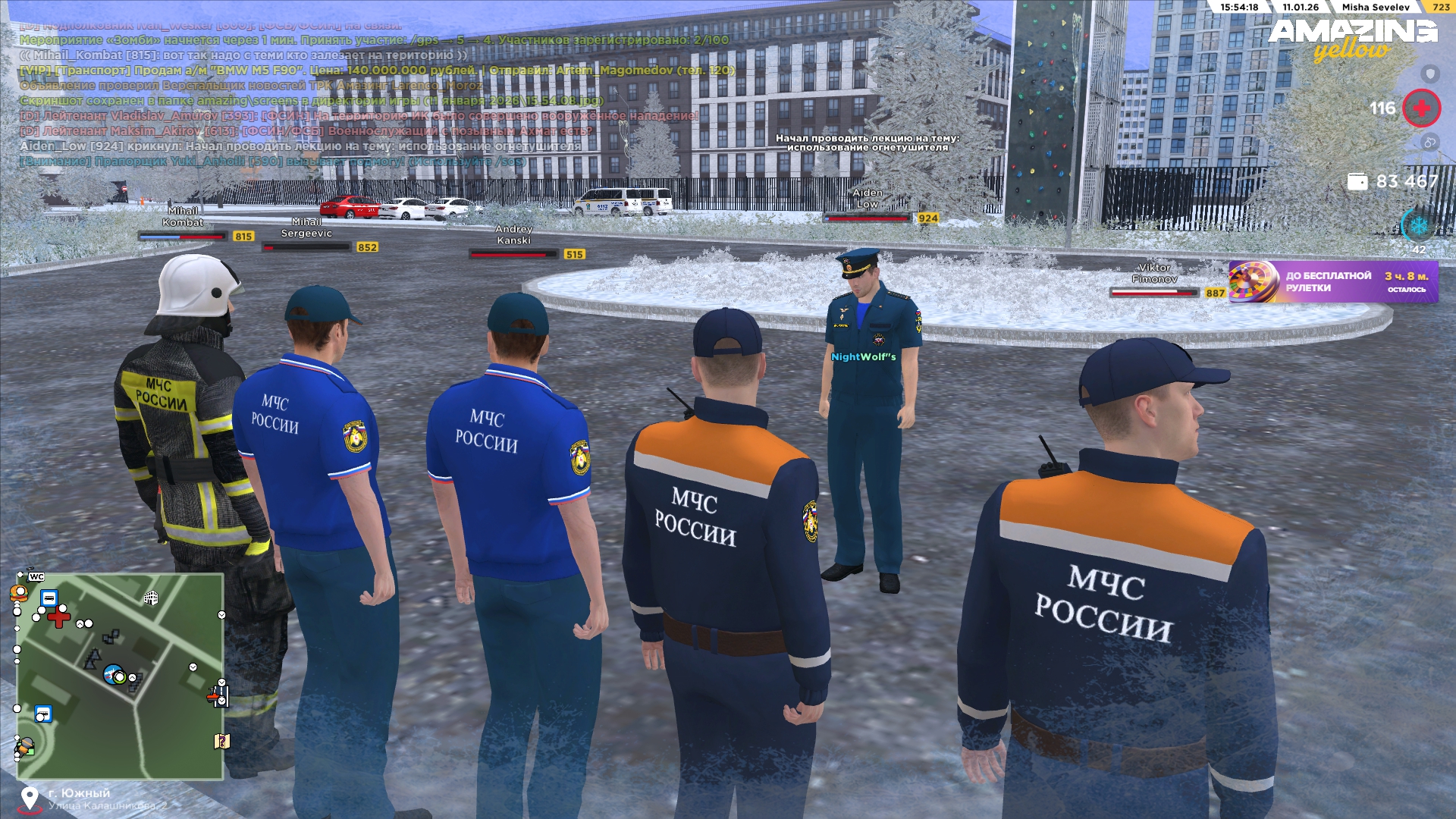Select the blue snowflake temperature icon
This screenshot has height=819, width=1456.
(1418, 225)
